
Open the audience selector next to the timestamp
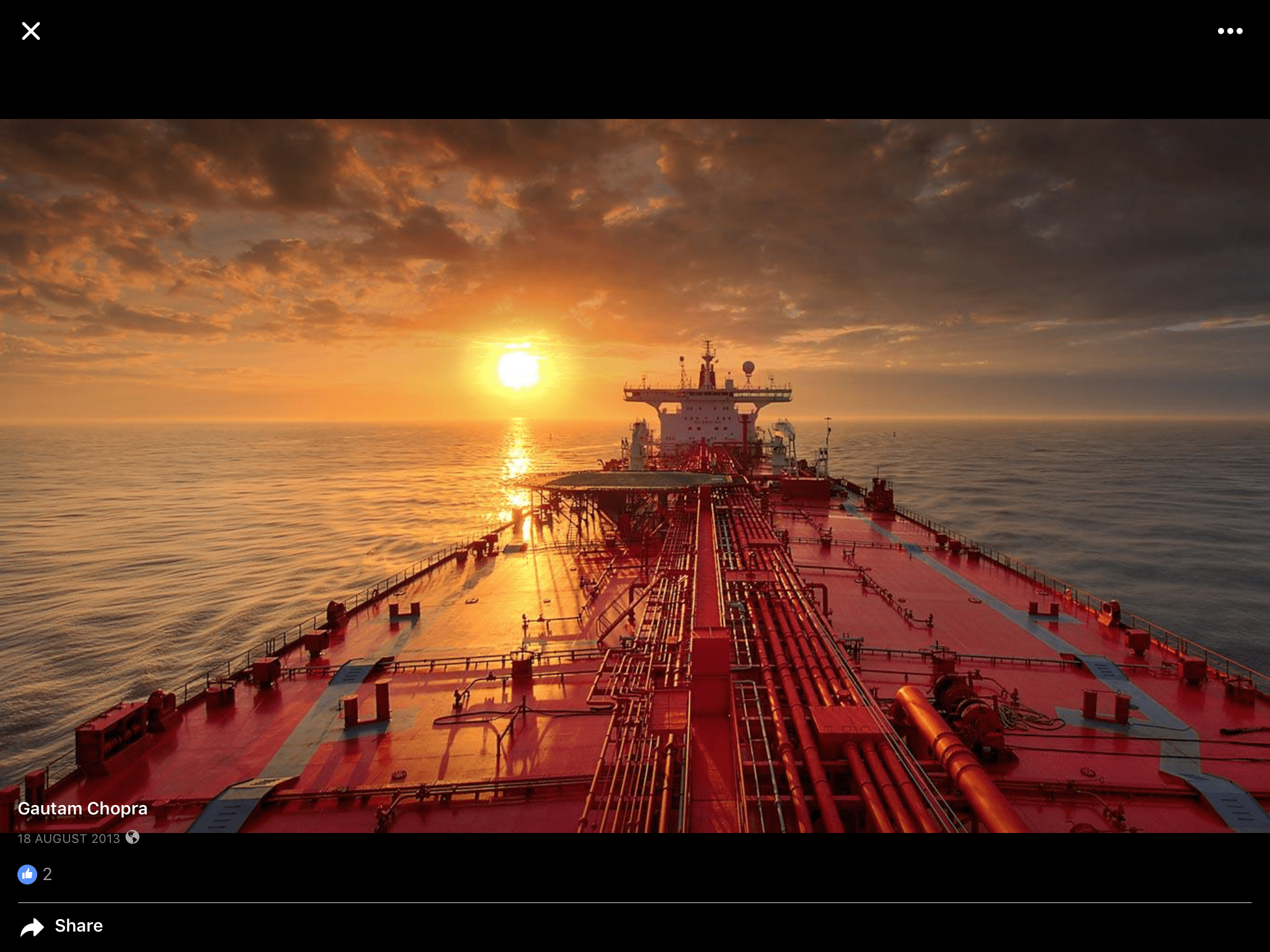(x=132, y=839)
